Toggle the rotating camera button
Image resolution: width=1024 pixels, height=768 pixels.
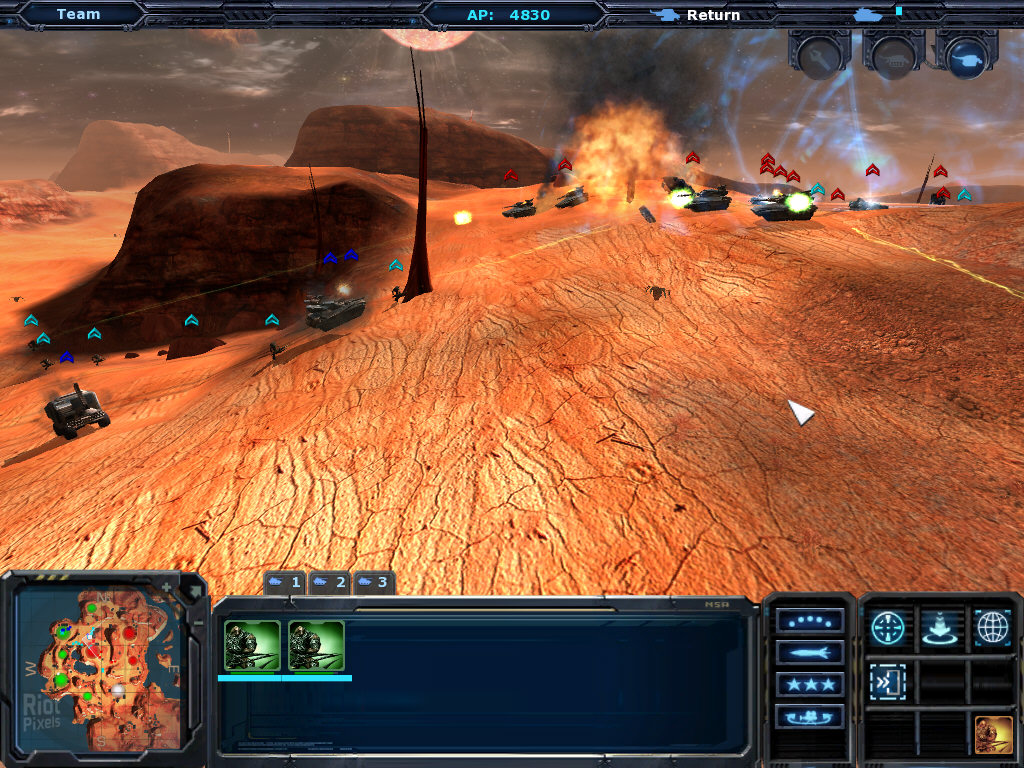(x=809, y=716)
